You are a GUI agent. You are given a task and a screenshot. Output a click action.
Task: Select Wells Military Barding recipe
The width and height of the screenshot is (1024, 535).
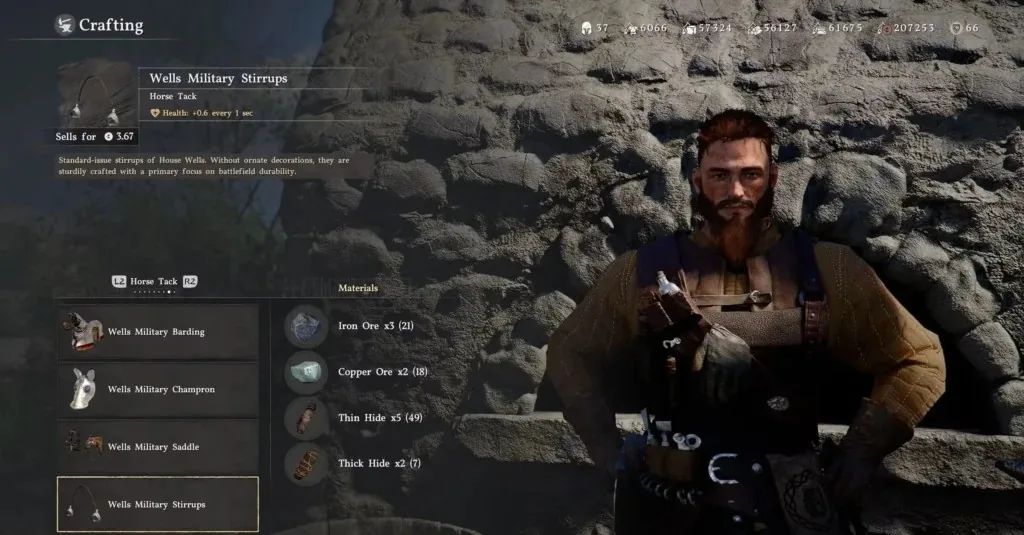coord(157,332)
